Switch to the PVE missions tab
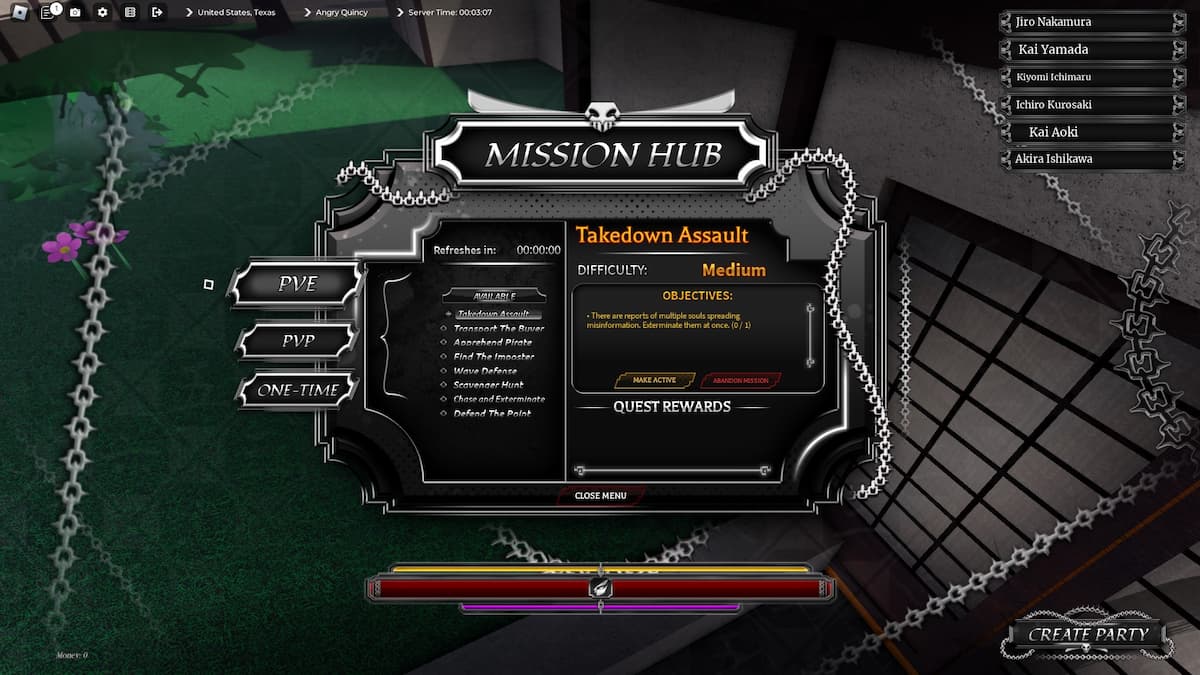This screenshot has height=675, width=1200. 296,285
